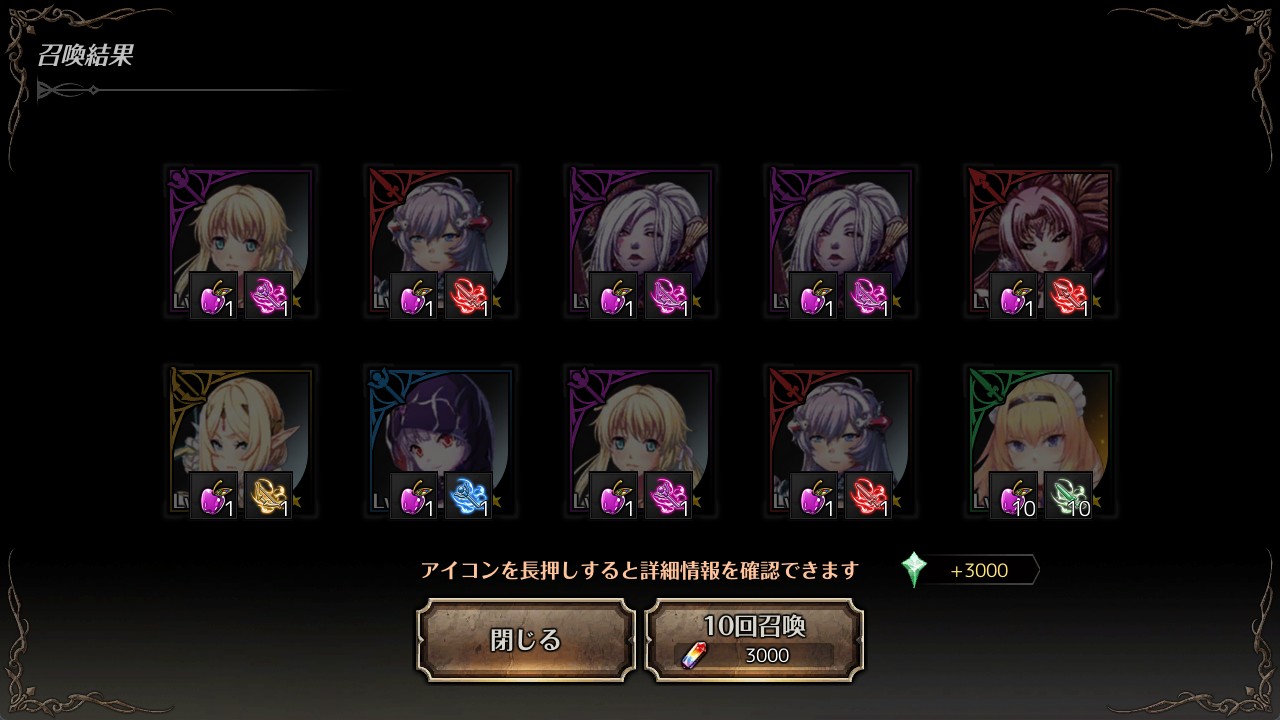
Task: Close the summon results with 閉じる
Action: (x=526, y=640)
